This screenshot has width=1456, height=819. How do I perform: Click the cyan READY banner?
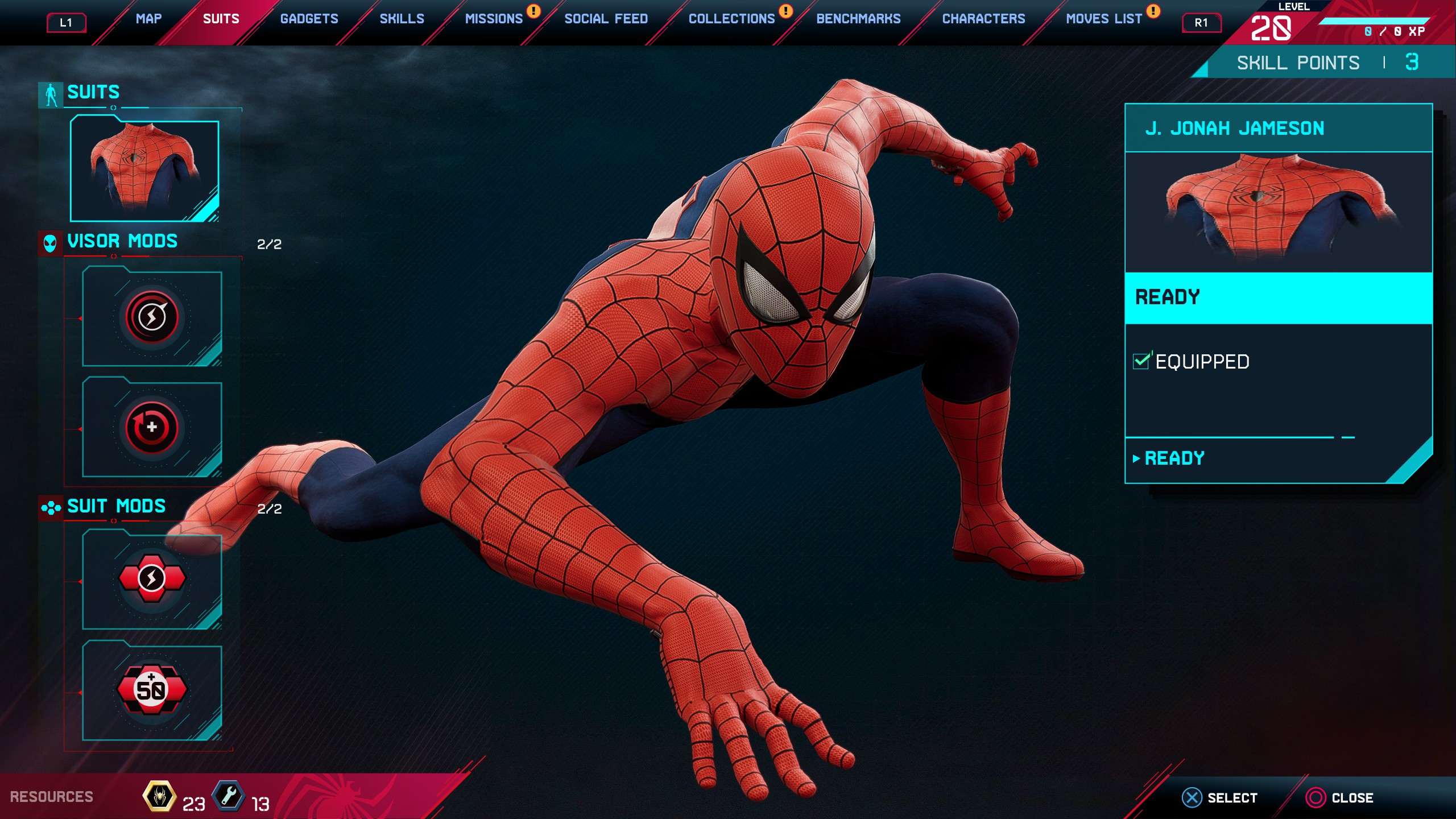(1278, 297)
